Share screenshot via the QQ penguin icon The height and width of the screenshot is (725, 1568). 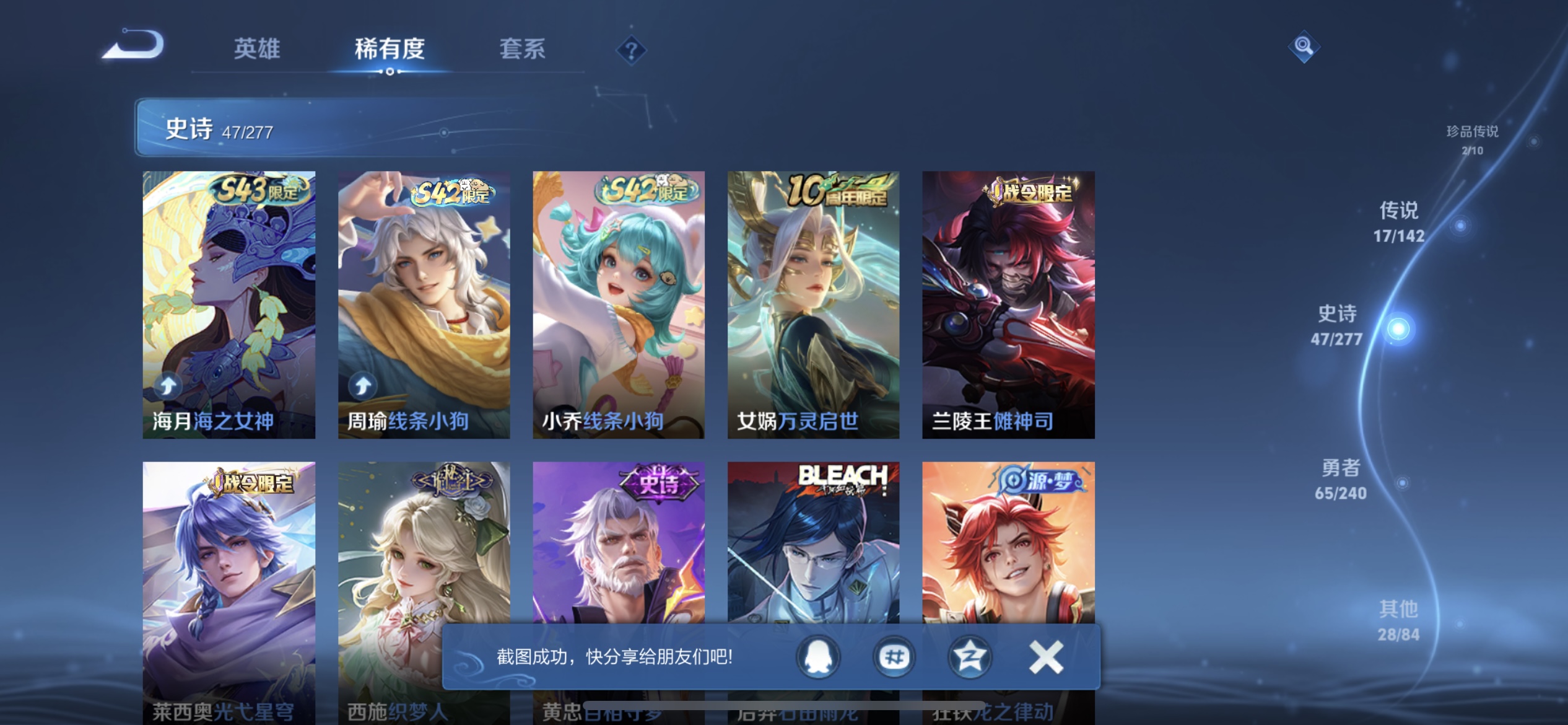point(817,657)
